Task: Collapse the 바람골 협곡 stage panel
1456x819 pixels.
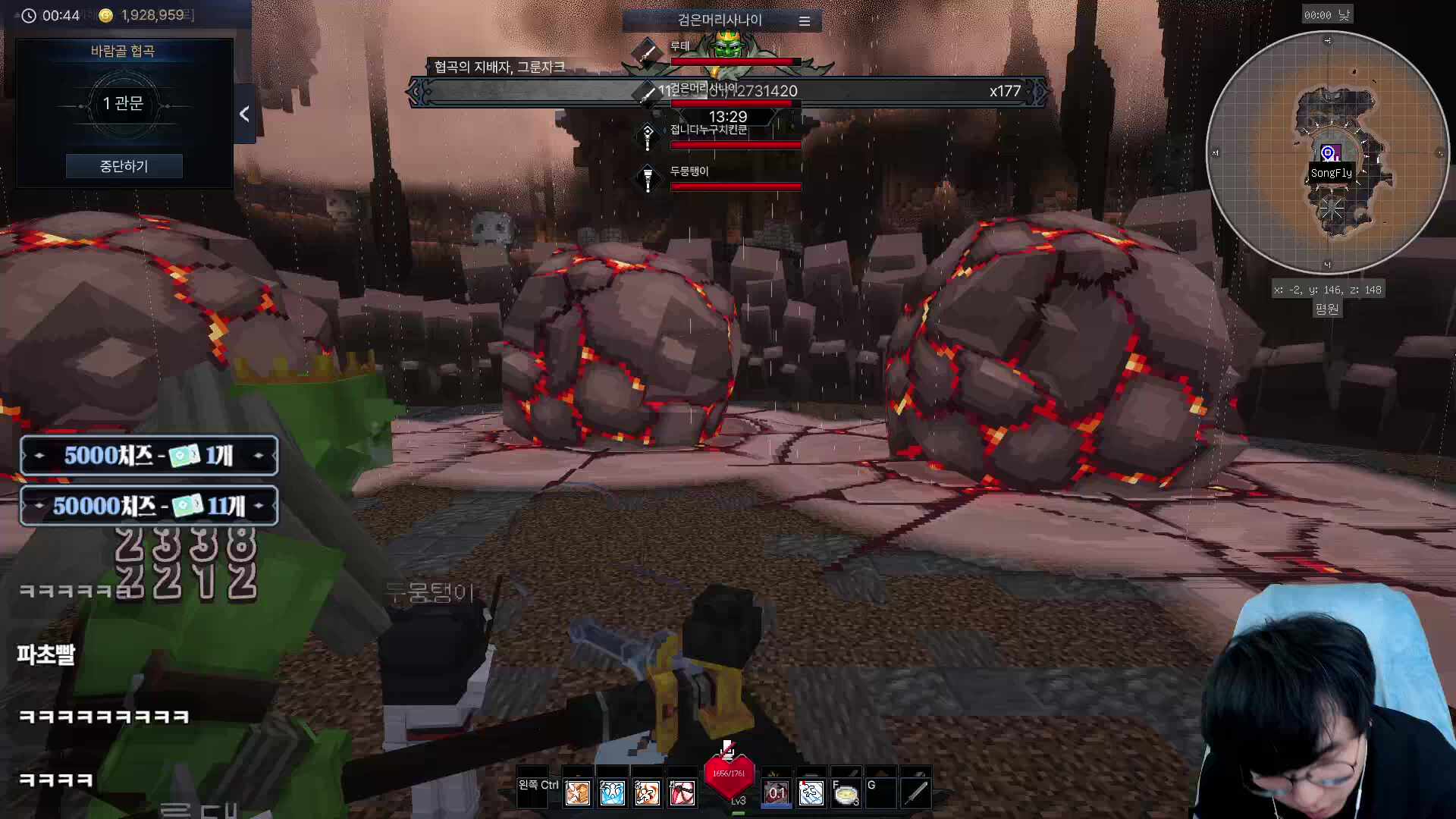Action: (x=244, y=115)
